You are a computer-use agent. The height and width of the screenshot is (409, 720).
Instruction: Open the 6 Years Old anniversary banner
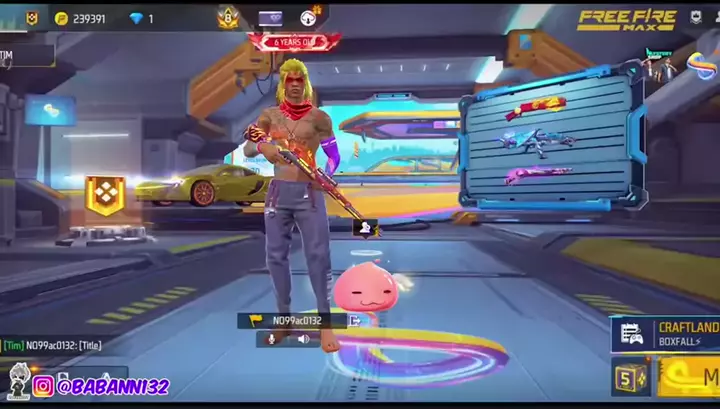[294, 42]
